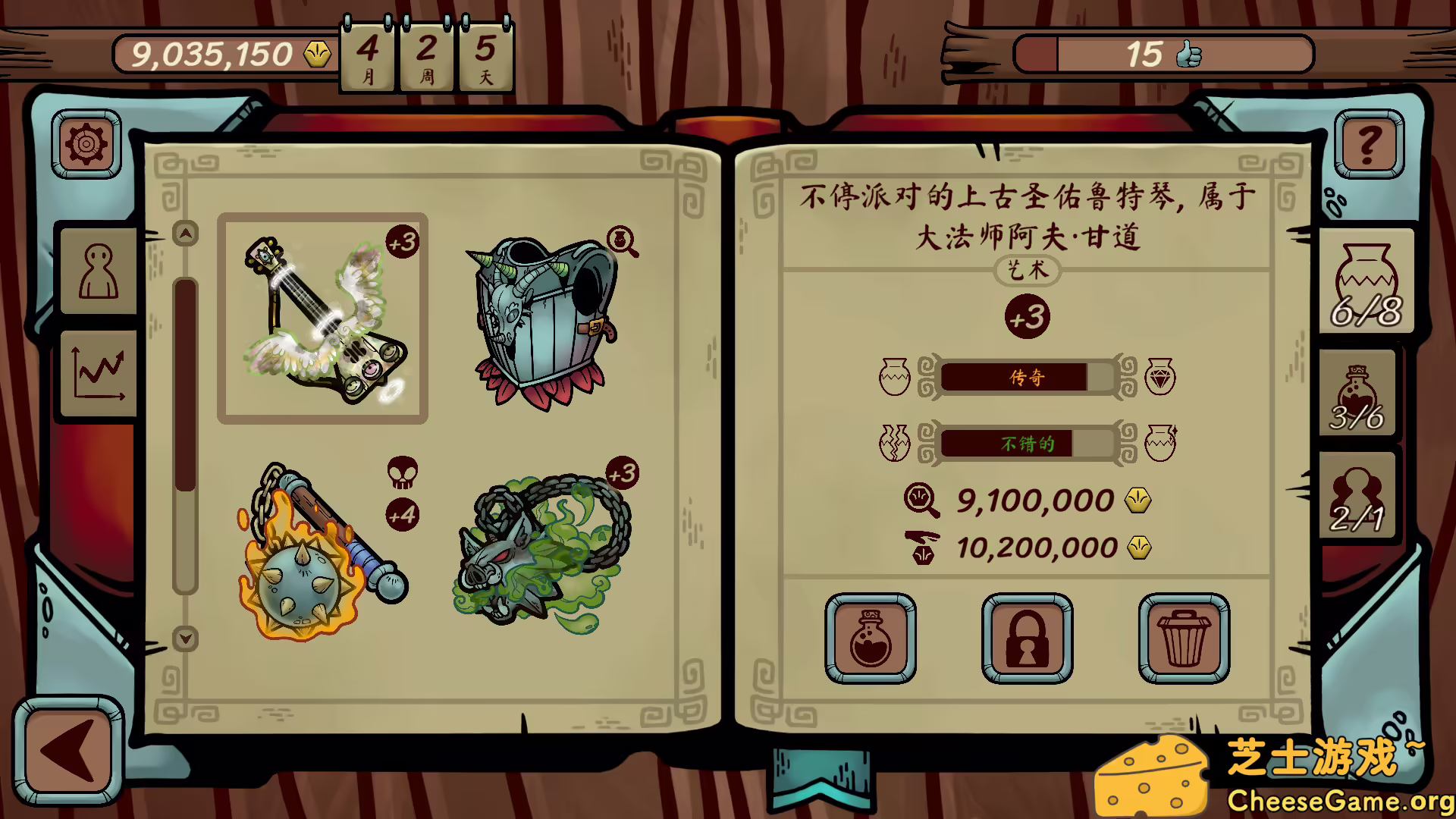Toggle the lock on the ancient lute item

(x=1025, y=638)
